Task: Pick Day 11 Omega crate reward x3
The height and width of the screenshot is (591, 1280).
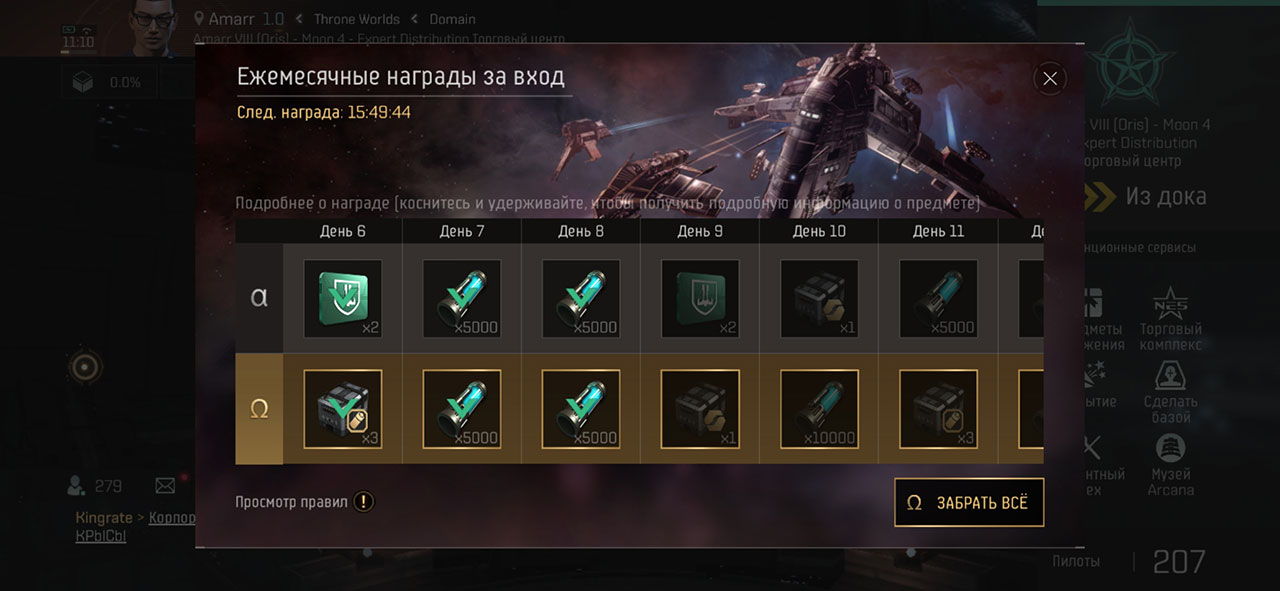Action: [x=938, y=408]
